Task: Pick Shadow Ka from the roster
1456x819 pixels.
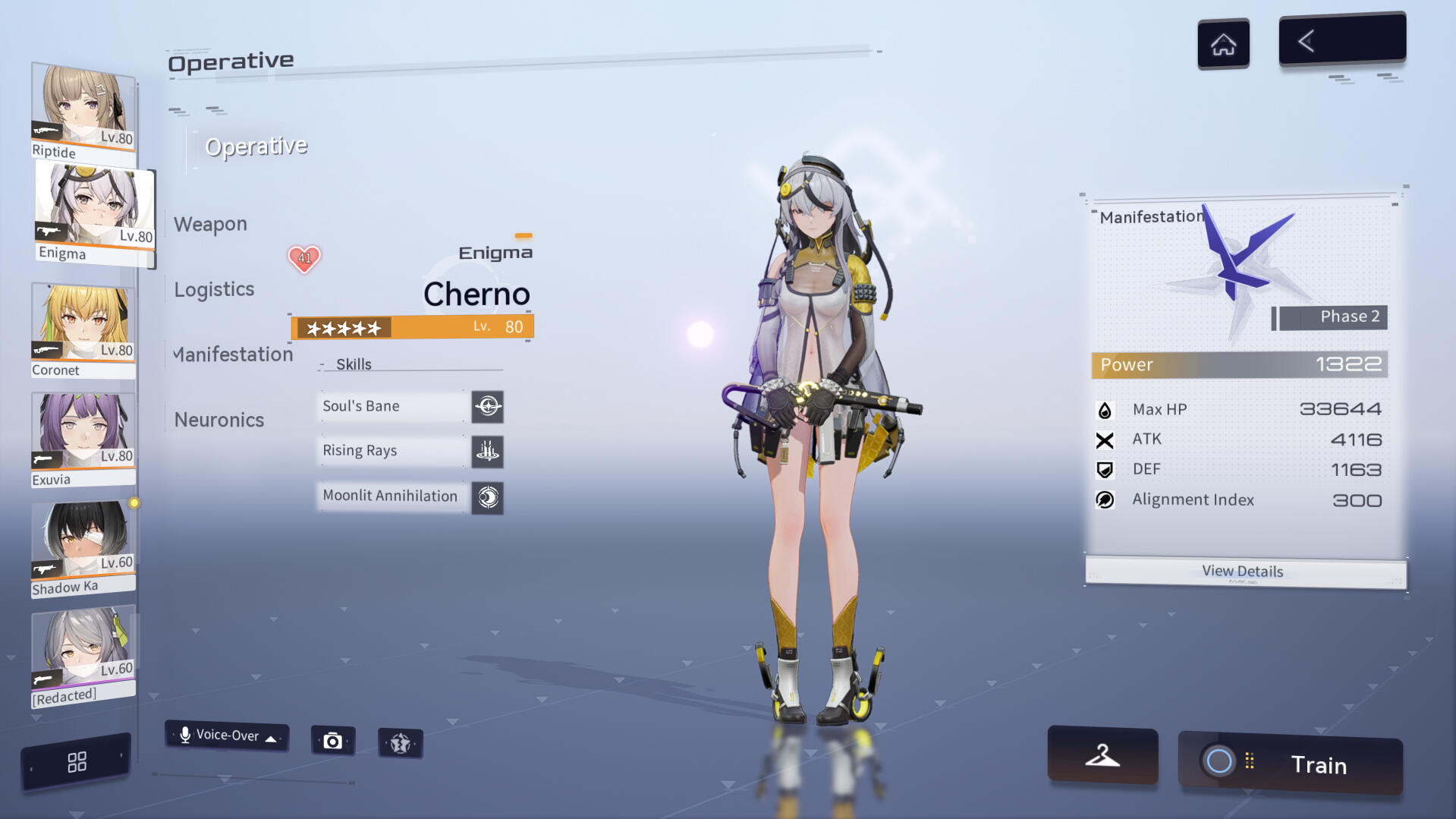Action: point(83,547)
